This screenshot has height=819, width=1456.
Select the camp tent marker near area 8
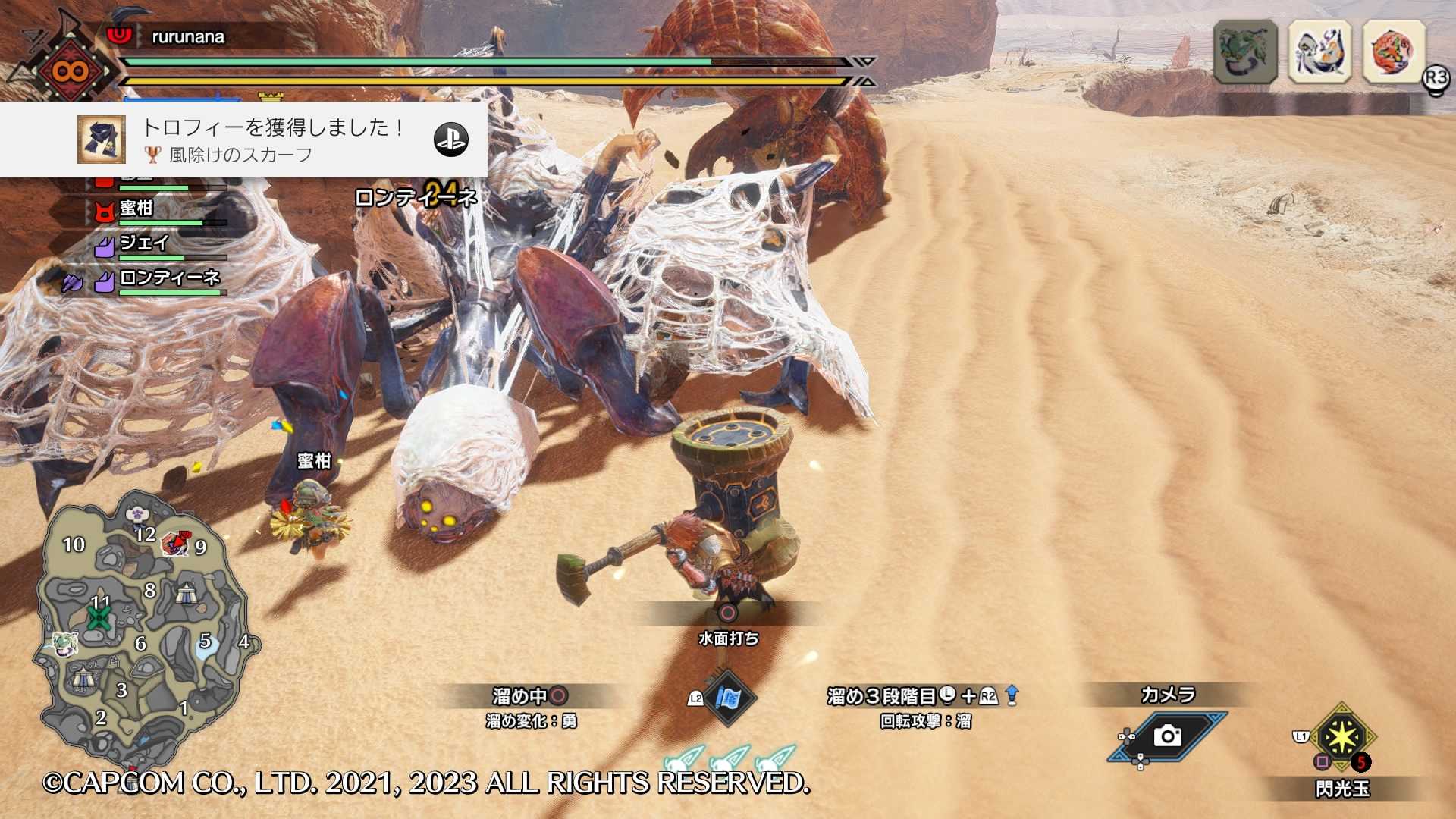187,593
